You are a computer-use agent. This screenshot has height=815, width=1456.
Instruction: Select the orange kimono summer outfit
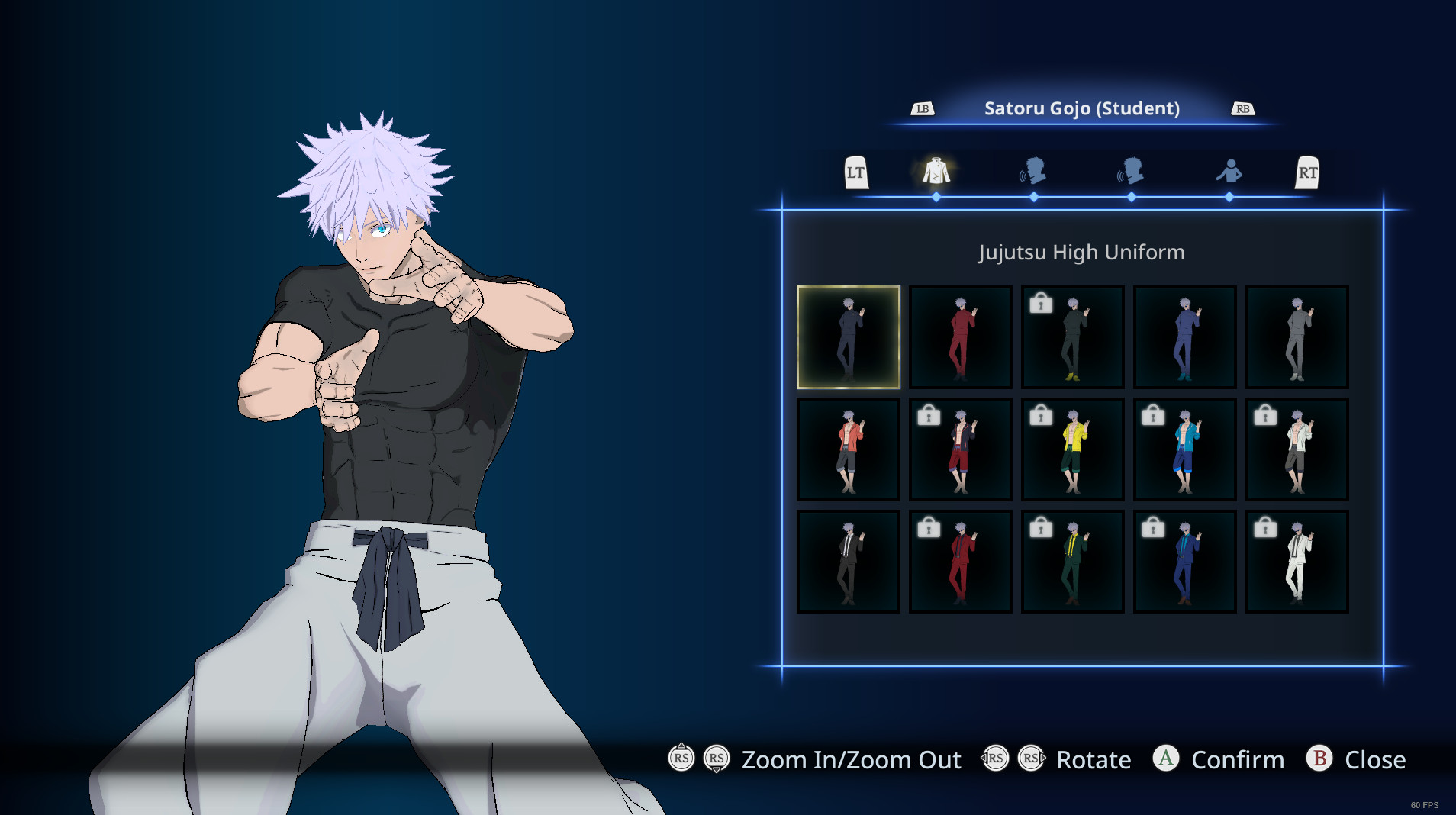pos(849,449)
